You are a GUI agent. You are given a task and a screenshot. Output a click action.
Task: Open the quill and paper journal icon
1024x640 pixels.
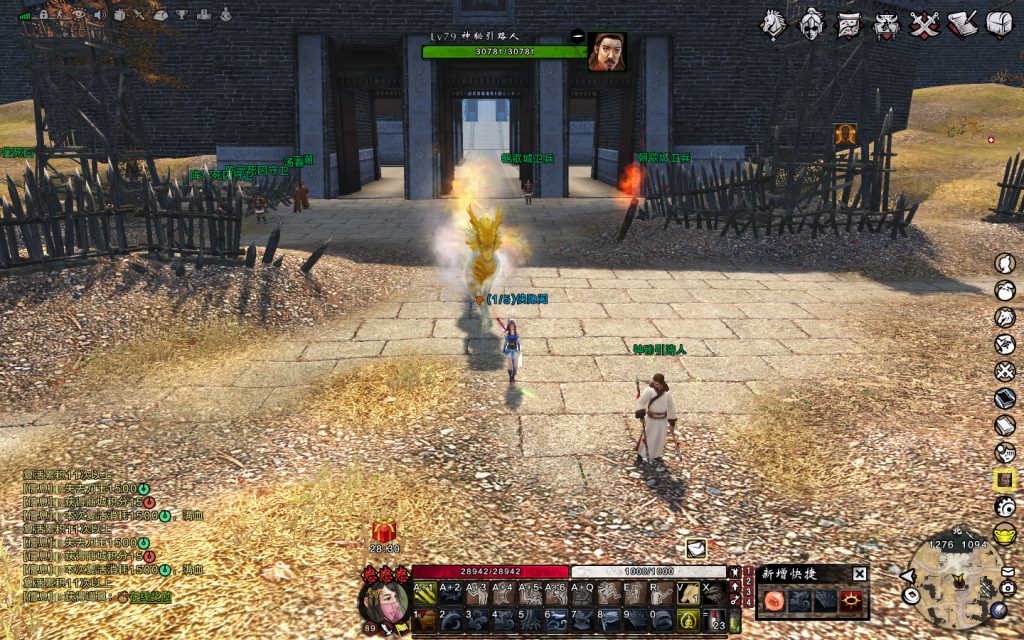click(x=962, y=23)
